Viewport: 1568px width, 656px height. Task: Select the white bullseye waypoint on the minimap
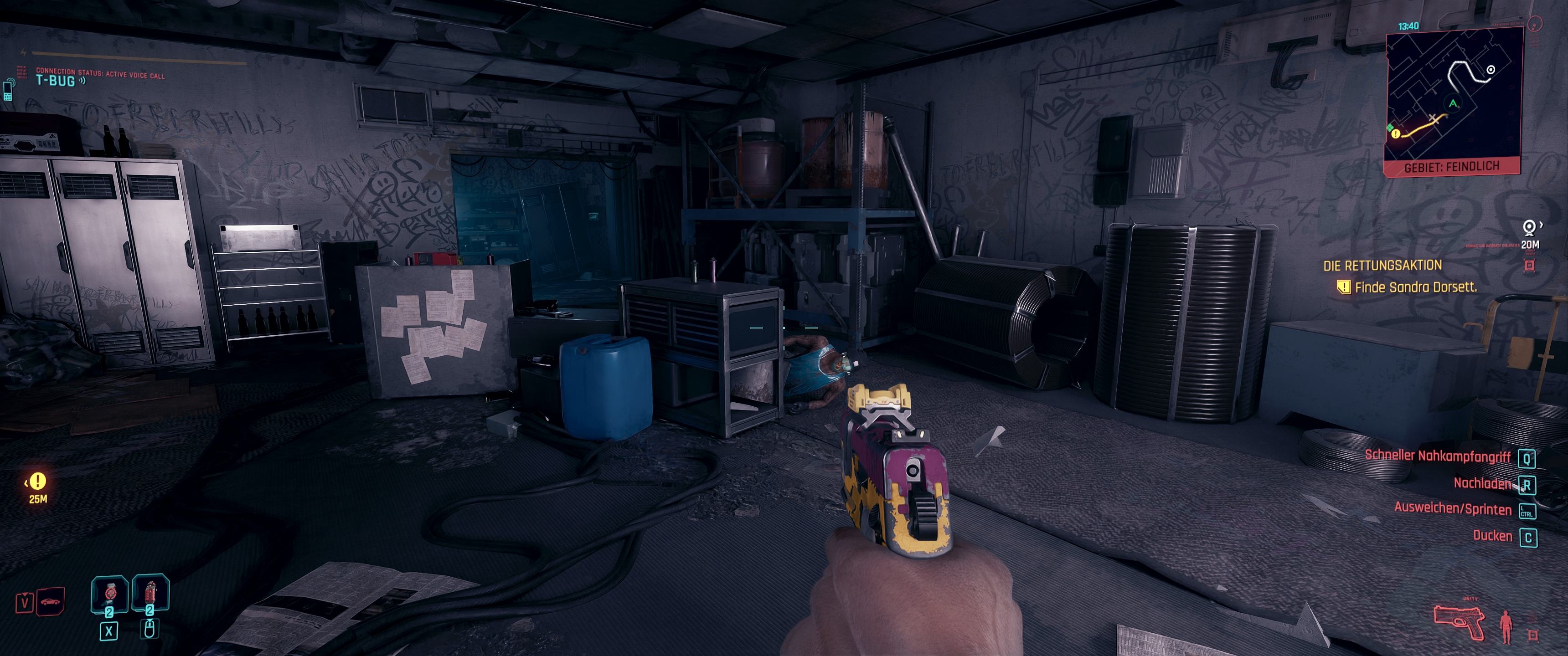point(1491,70)
